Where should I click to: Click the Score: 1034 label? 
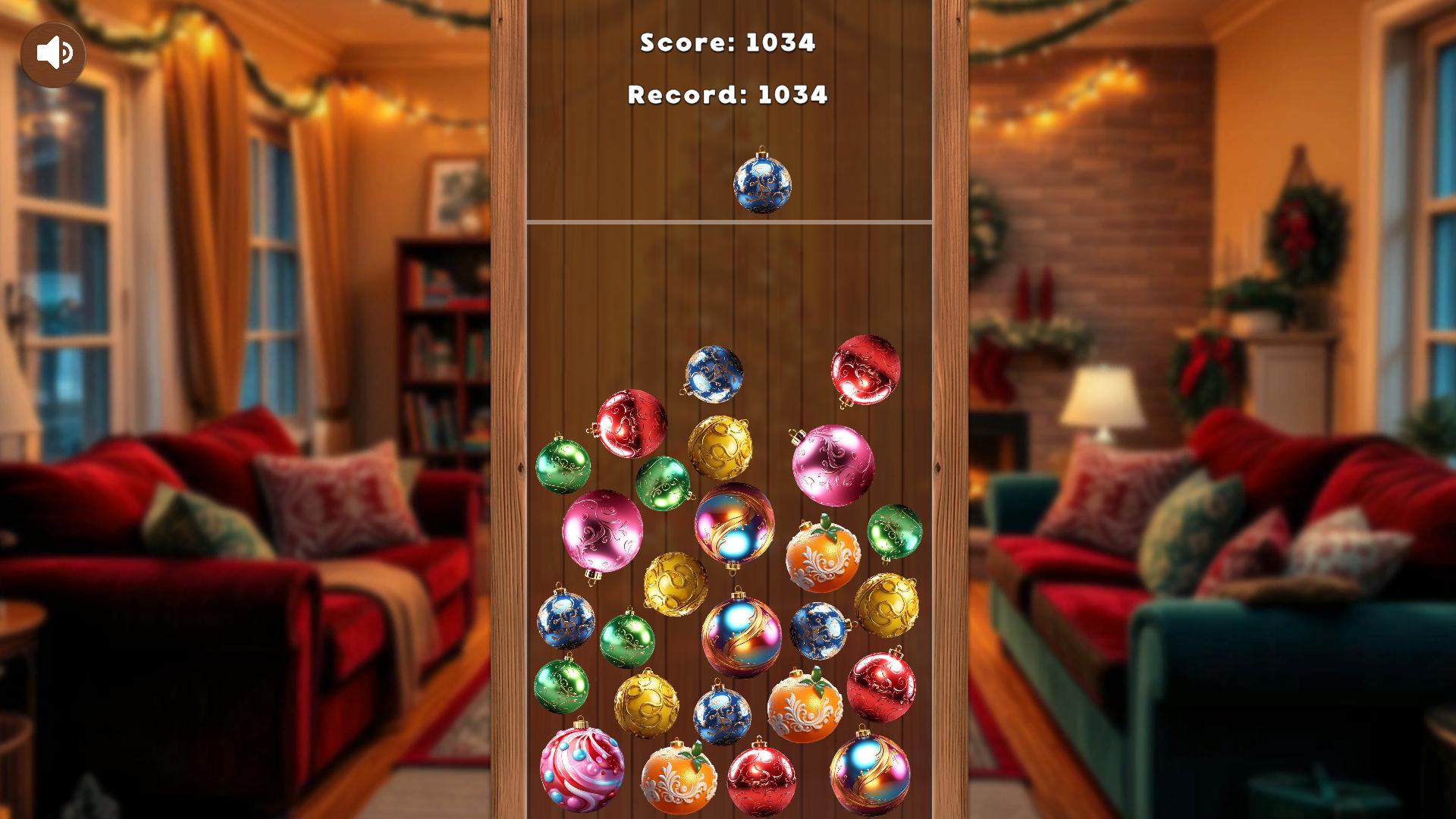pyautogui.click(x=728, y=44)
